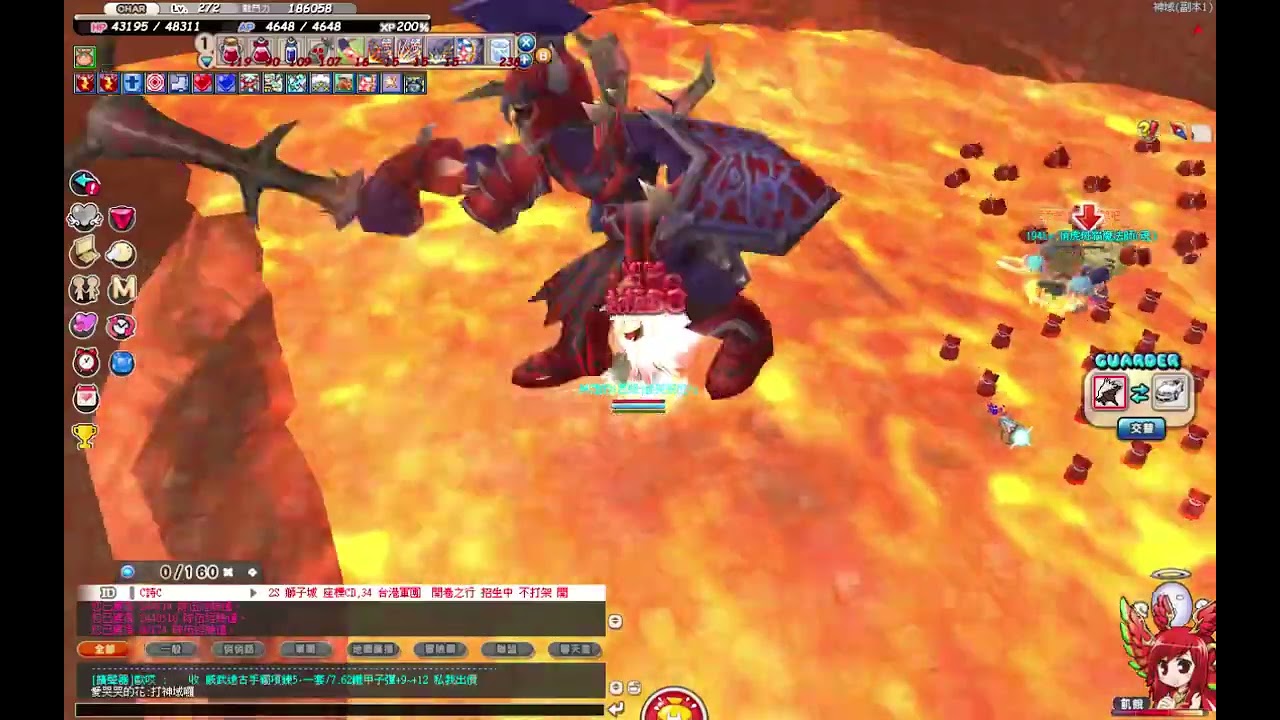The image size is (1280, 720).
Task: Open the friends pair icon
Action: point(85,289)
